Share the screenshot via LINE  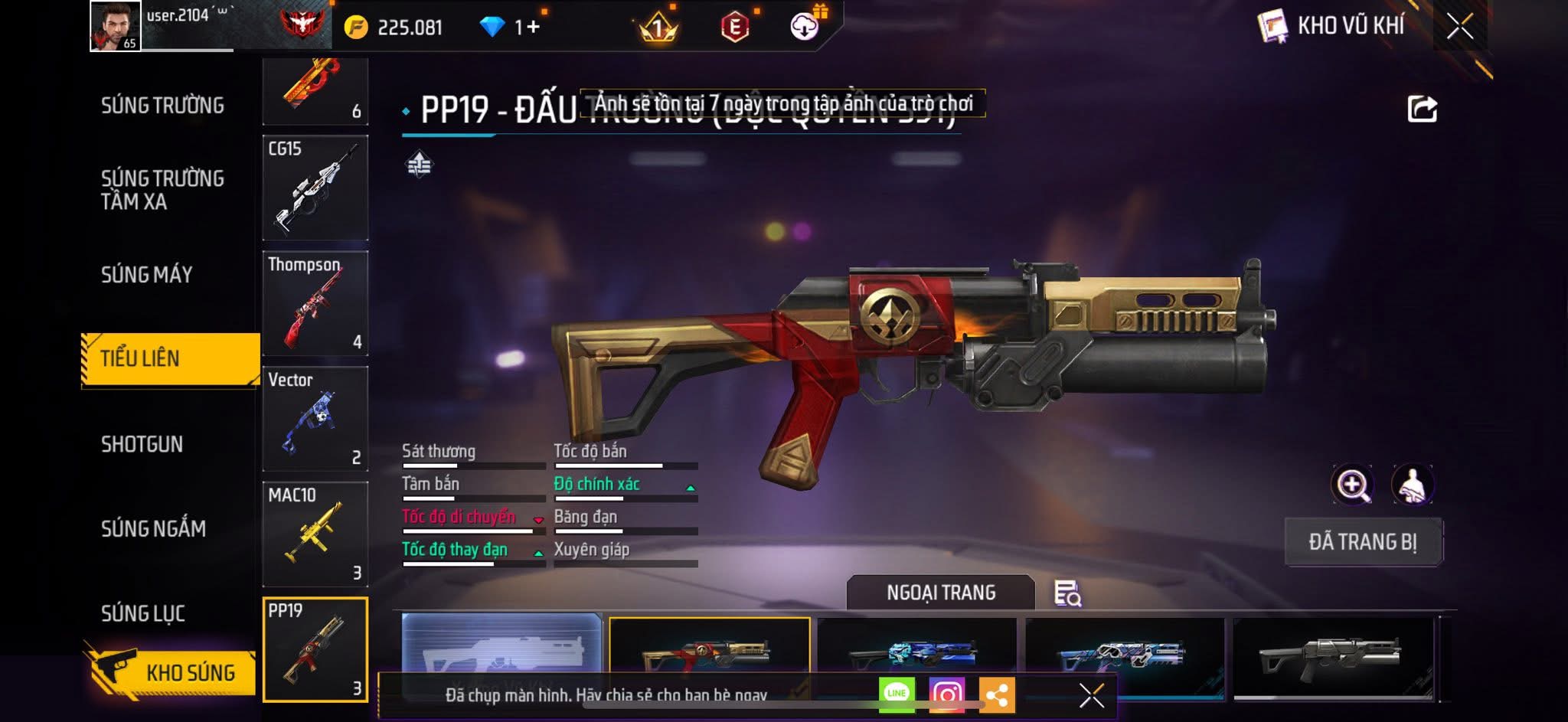[x=897, y=694]
